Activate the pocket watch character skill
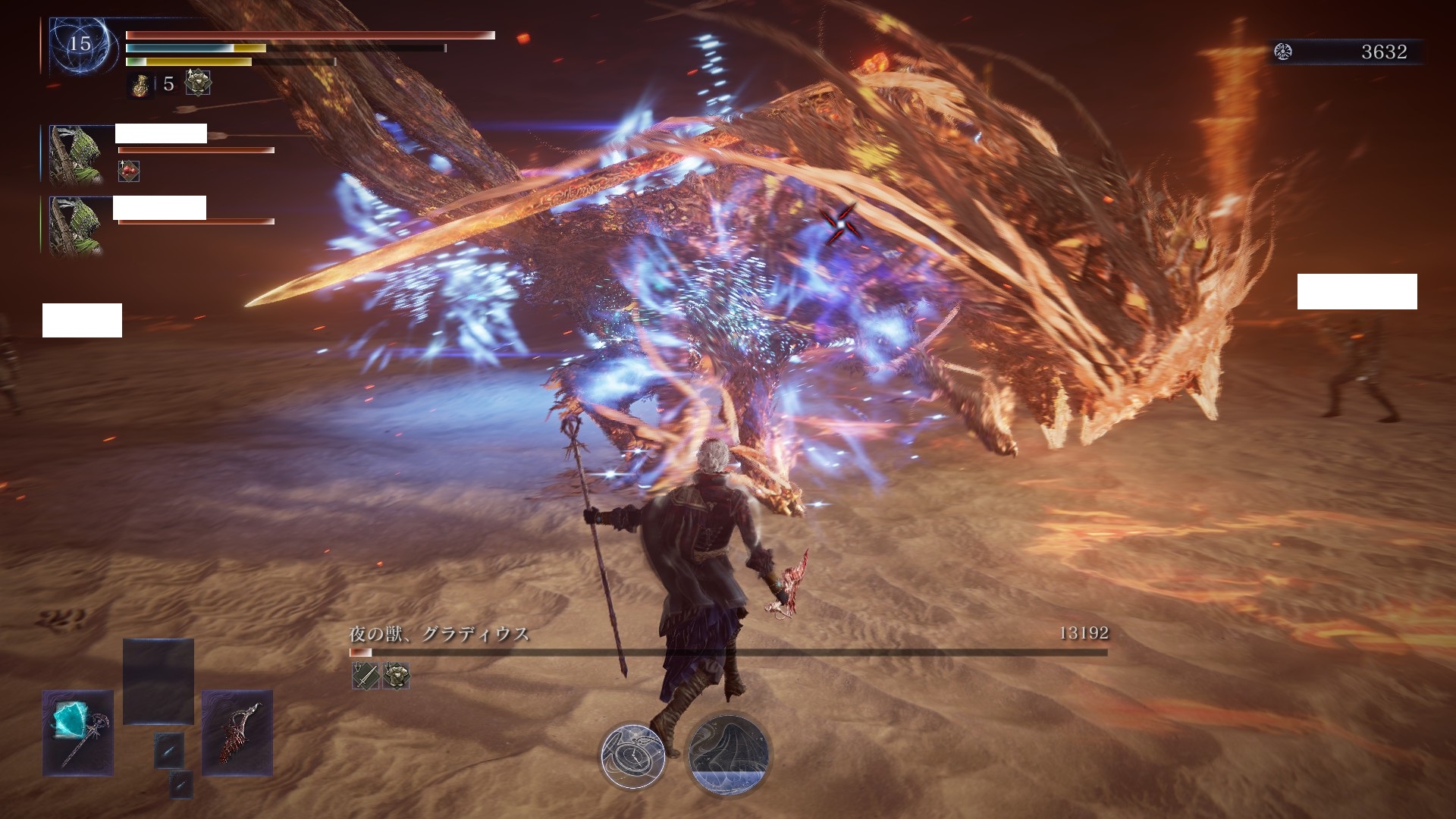The image size is (1456, 819). [x=633, y=755]
